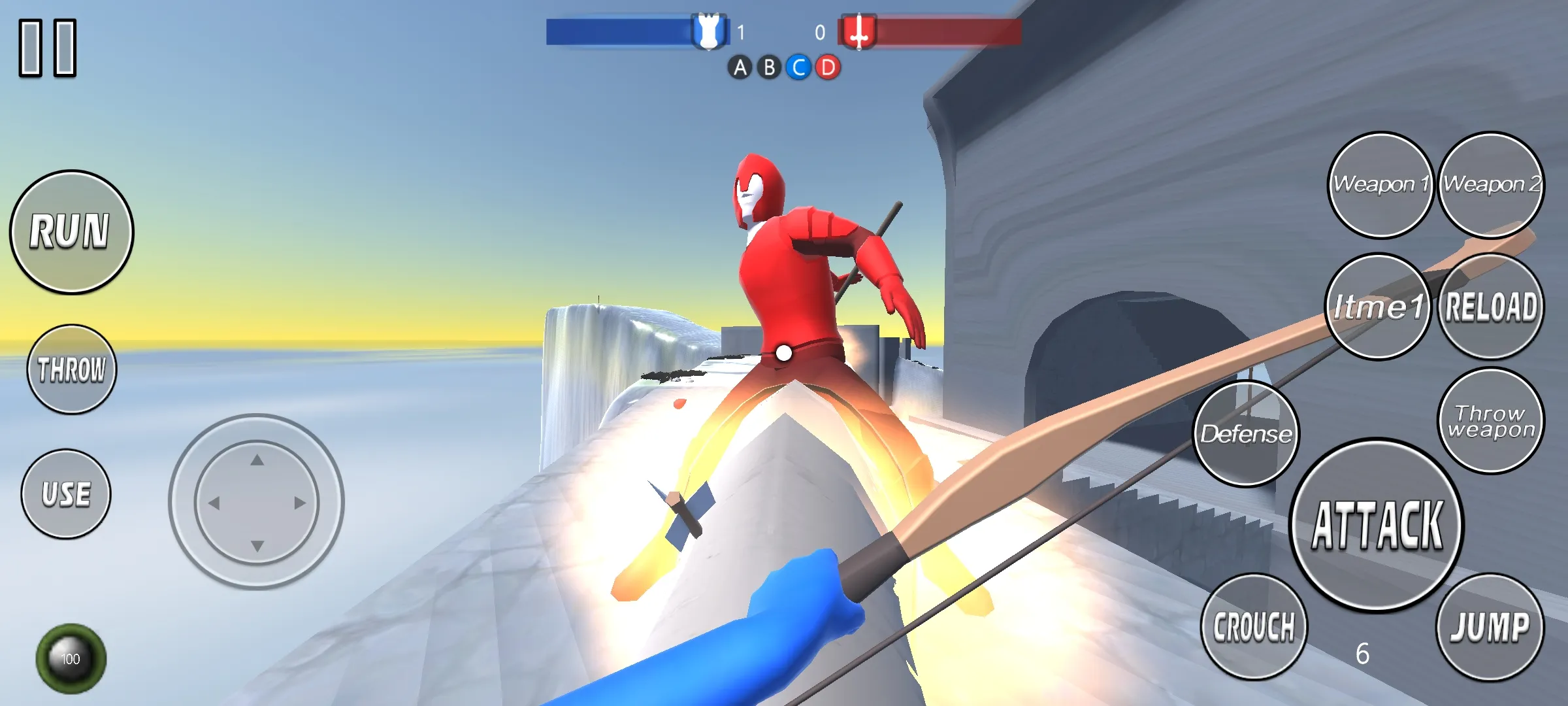Tap the USE button
The width and height of the screenshot is (1568, 706).
click(x=66, y=494)
